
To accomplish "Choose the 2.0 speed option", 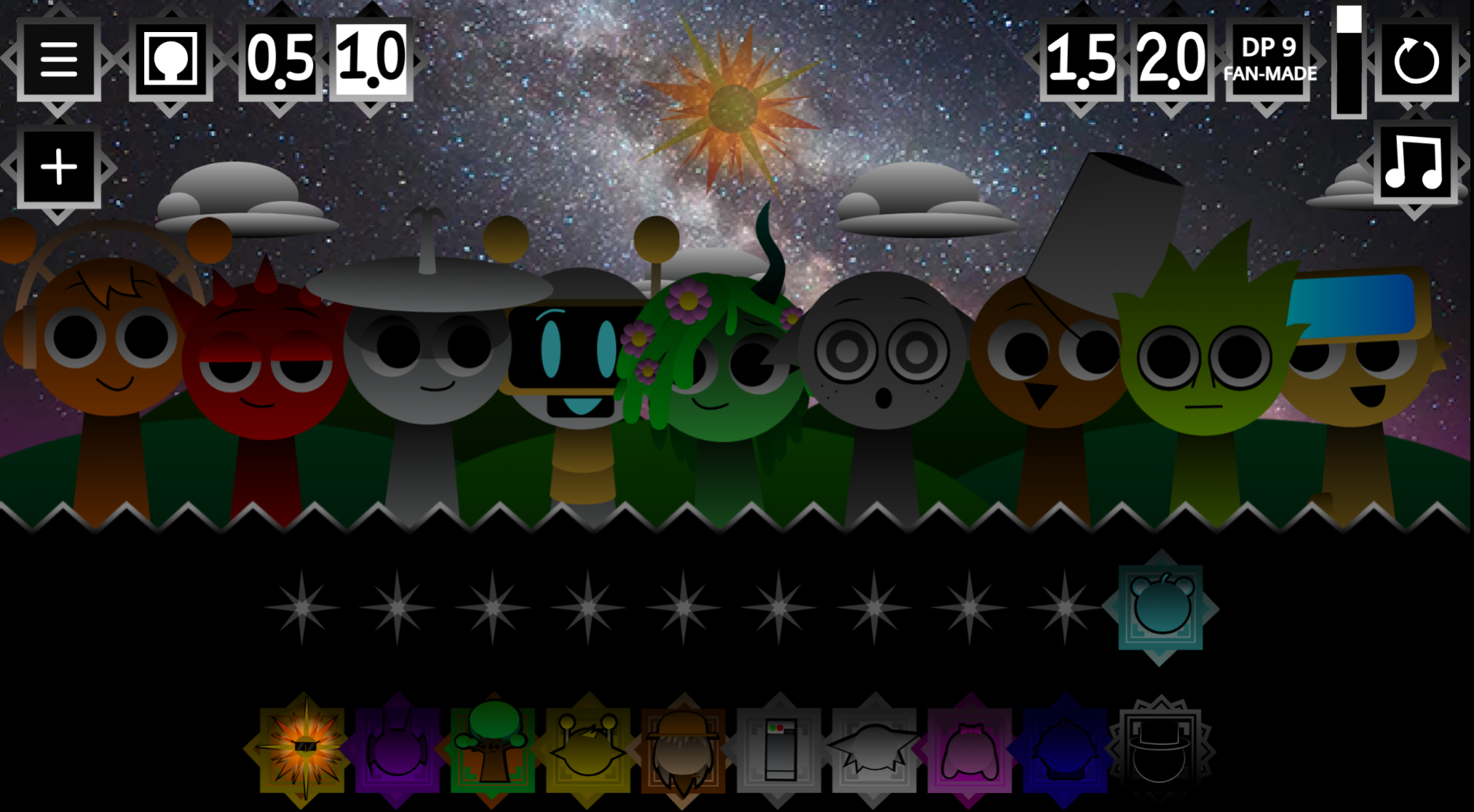I will tap(1171, 59).
